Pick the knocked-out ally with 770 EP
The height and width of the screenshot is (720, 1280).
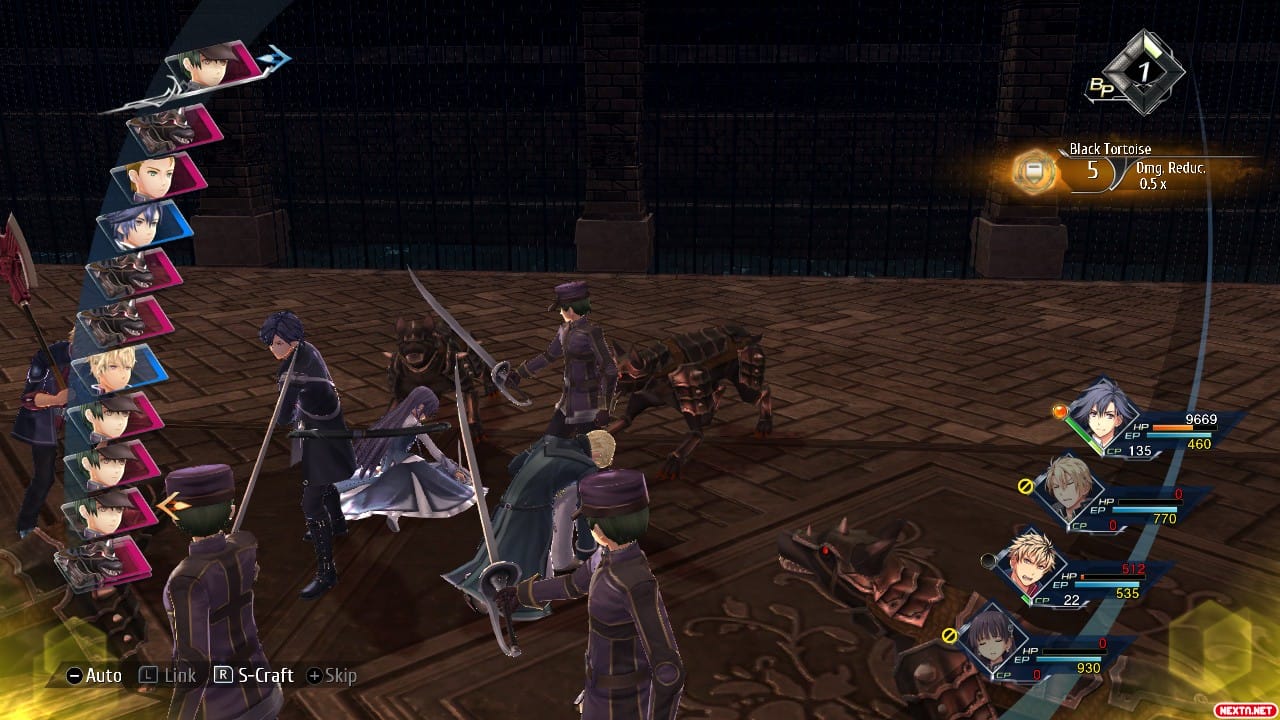pos(1072,492)
